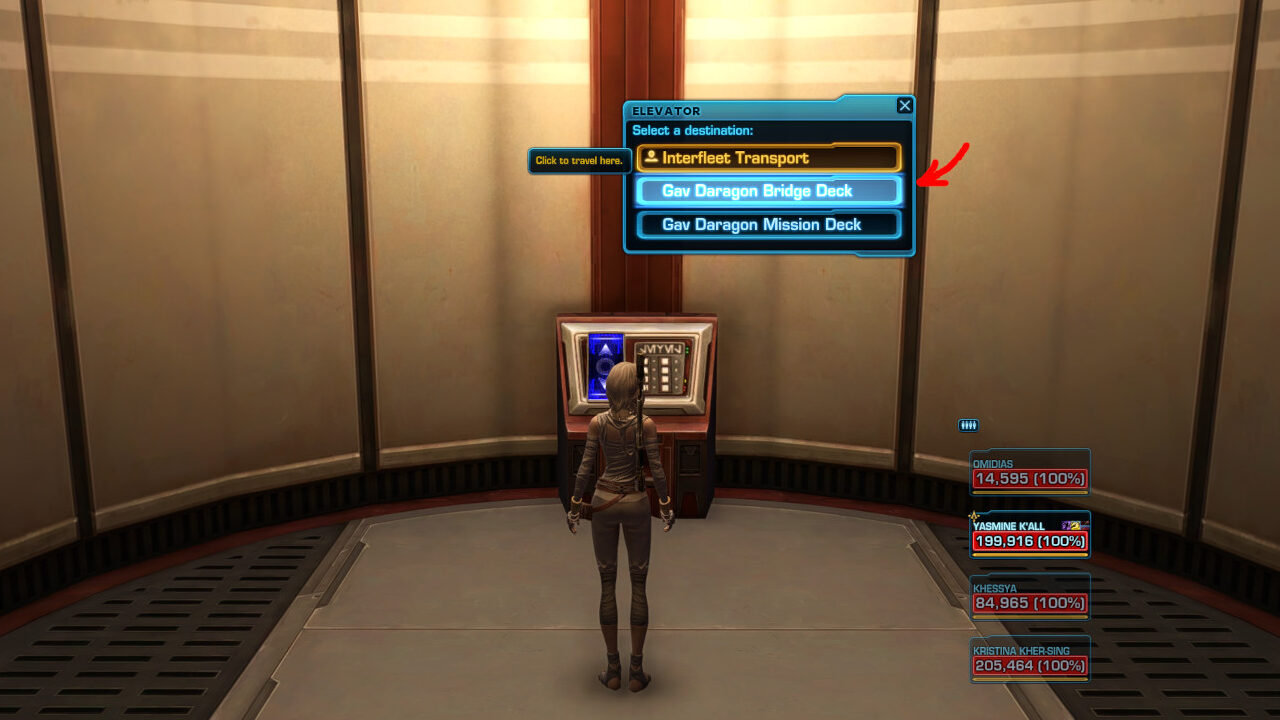Target party member Omidias
The width and height of the screenshot is (1280, 720).
point(1029,473)
